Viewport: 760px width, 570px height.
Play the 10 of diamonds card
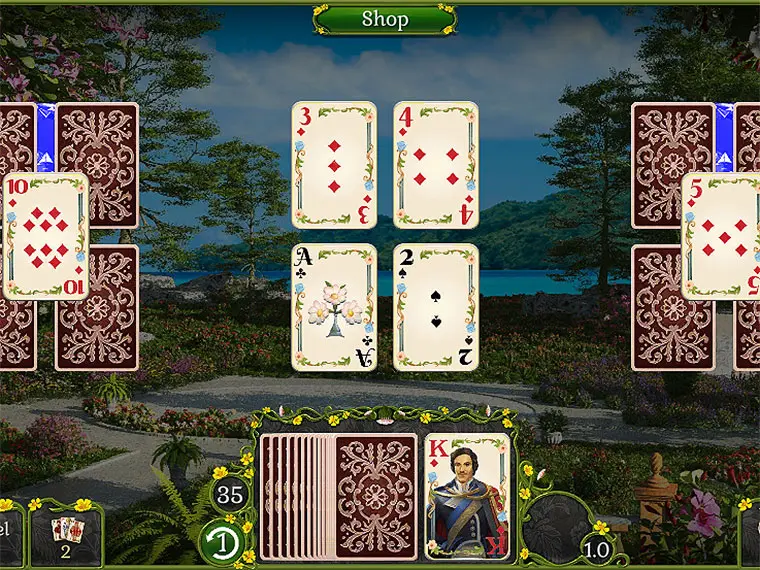coord(45,236)
